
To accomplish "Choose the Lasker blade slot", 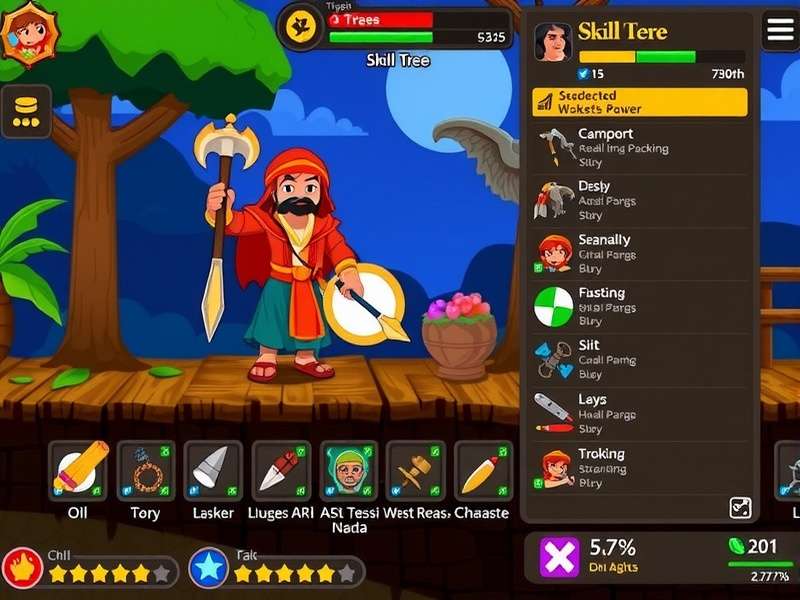I will [213, 470].
